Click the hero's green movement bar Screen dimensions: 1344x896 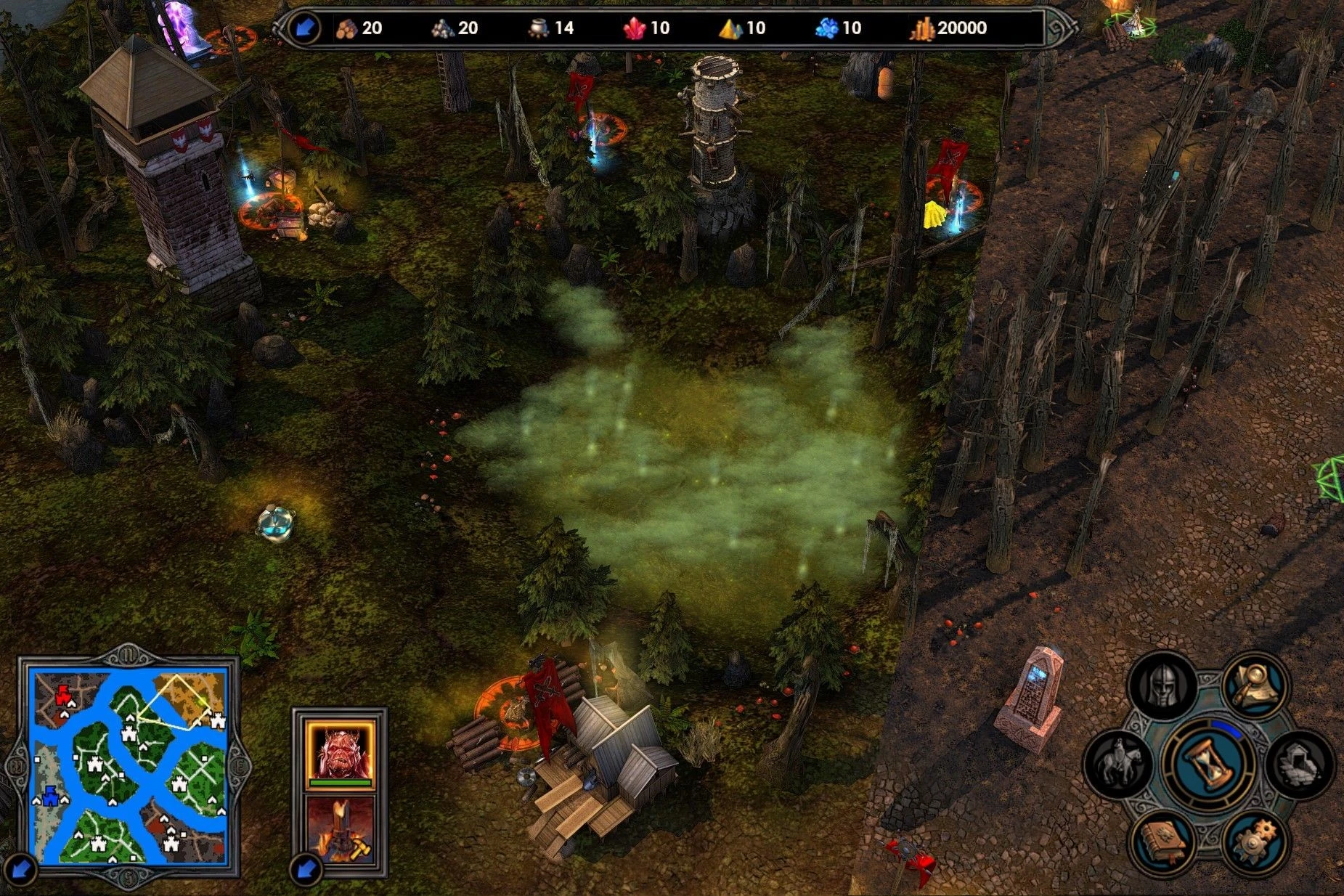(x=341, y=783)
